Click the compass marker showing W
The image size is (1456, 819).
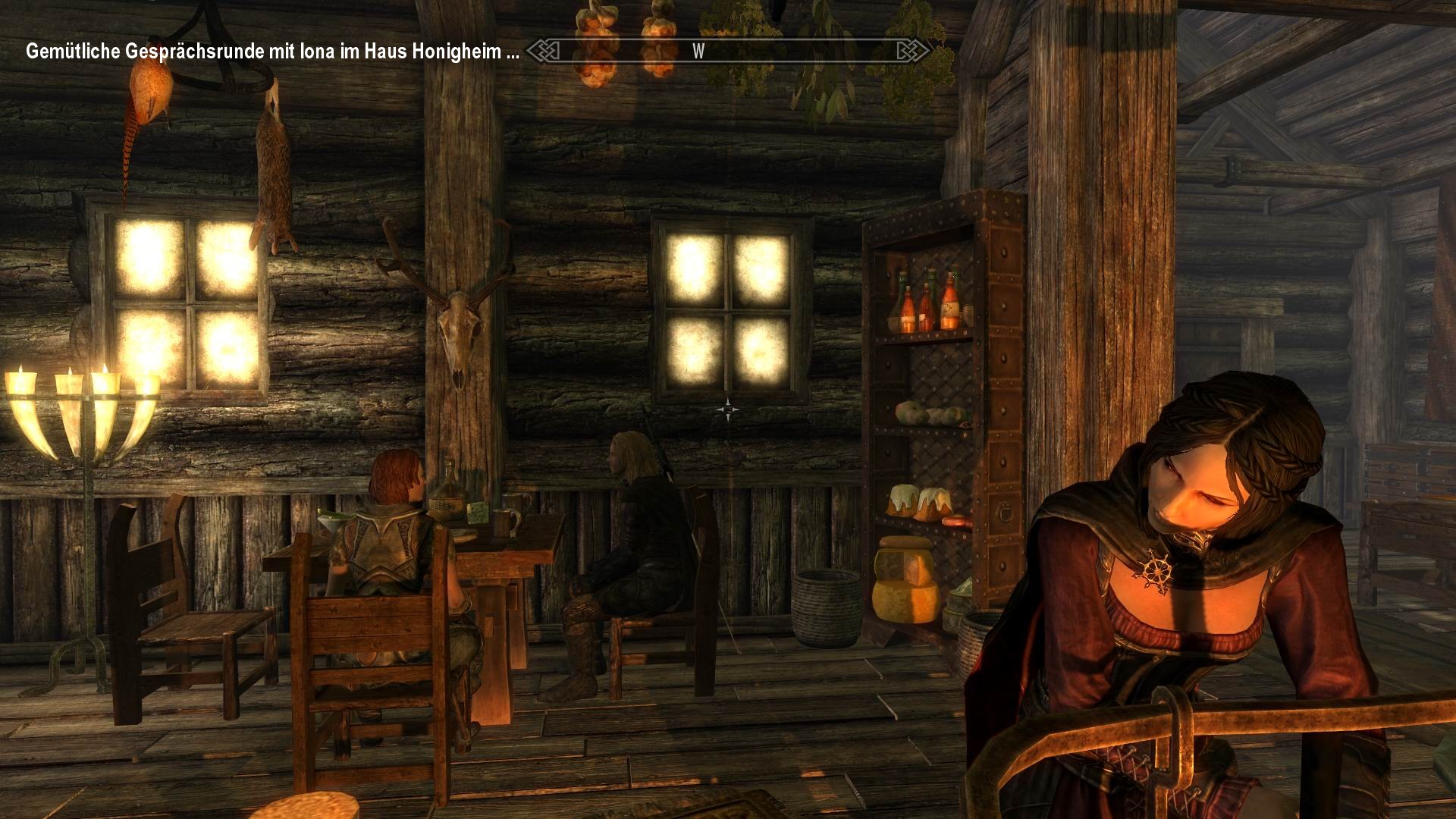(697, 52)
